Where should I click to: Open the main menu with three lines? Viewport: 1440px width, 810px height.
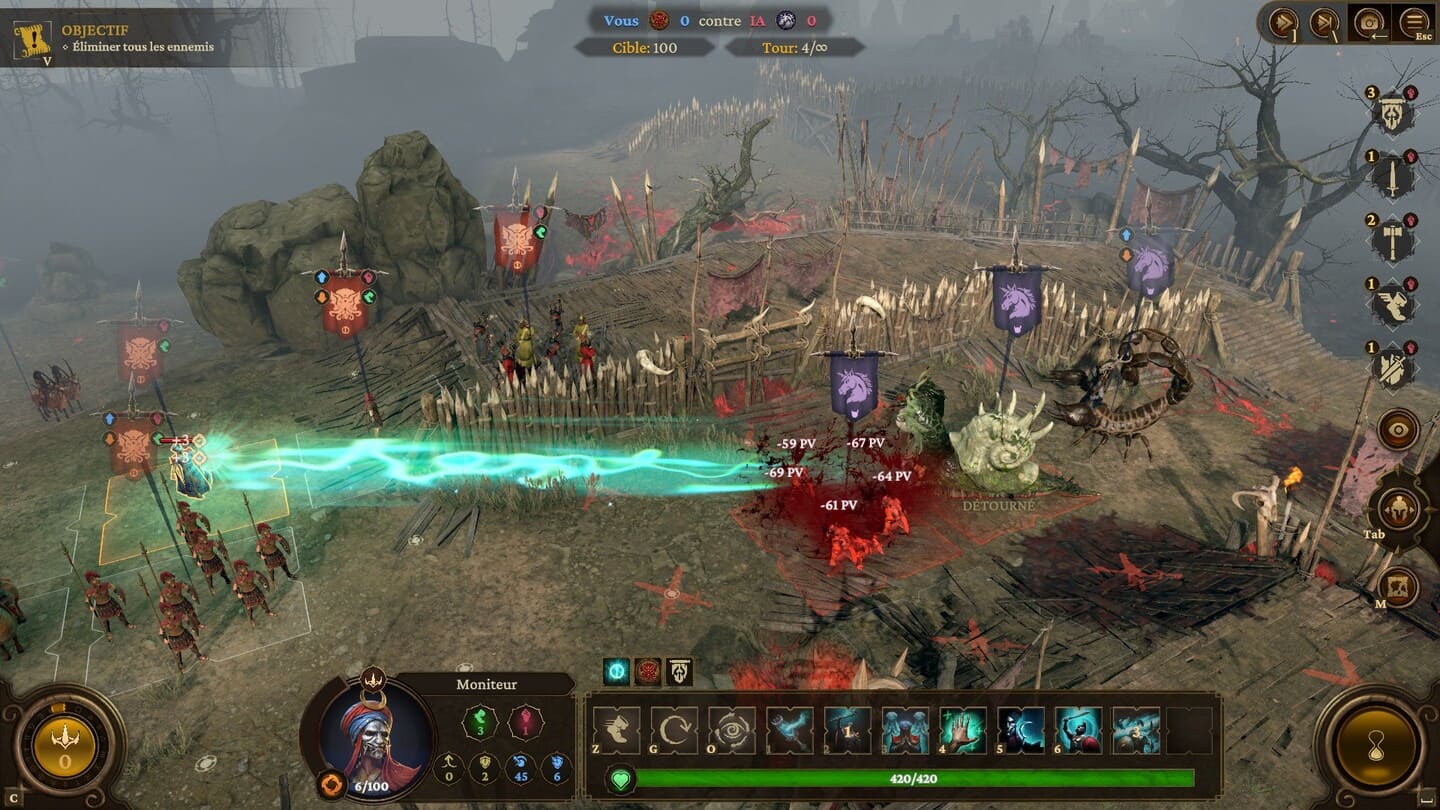1414,22
